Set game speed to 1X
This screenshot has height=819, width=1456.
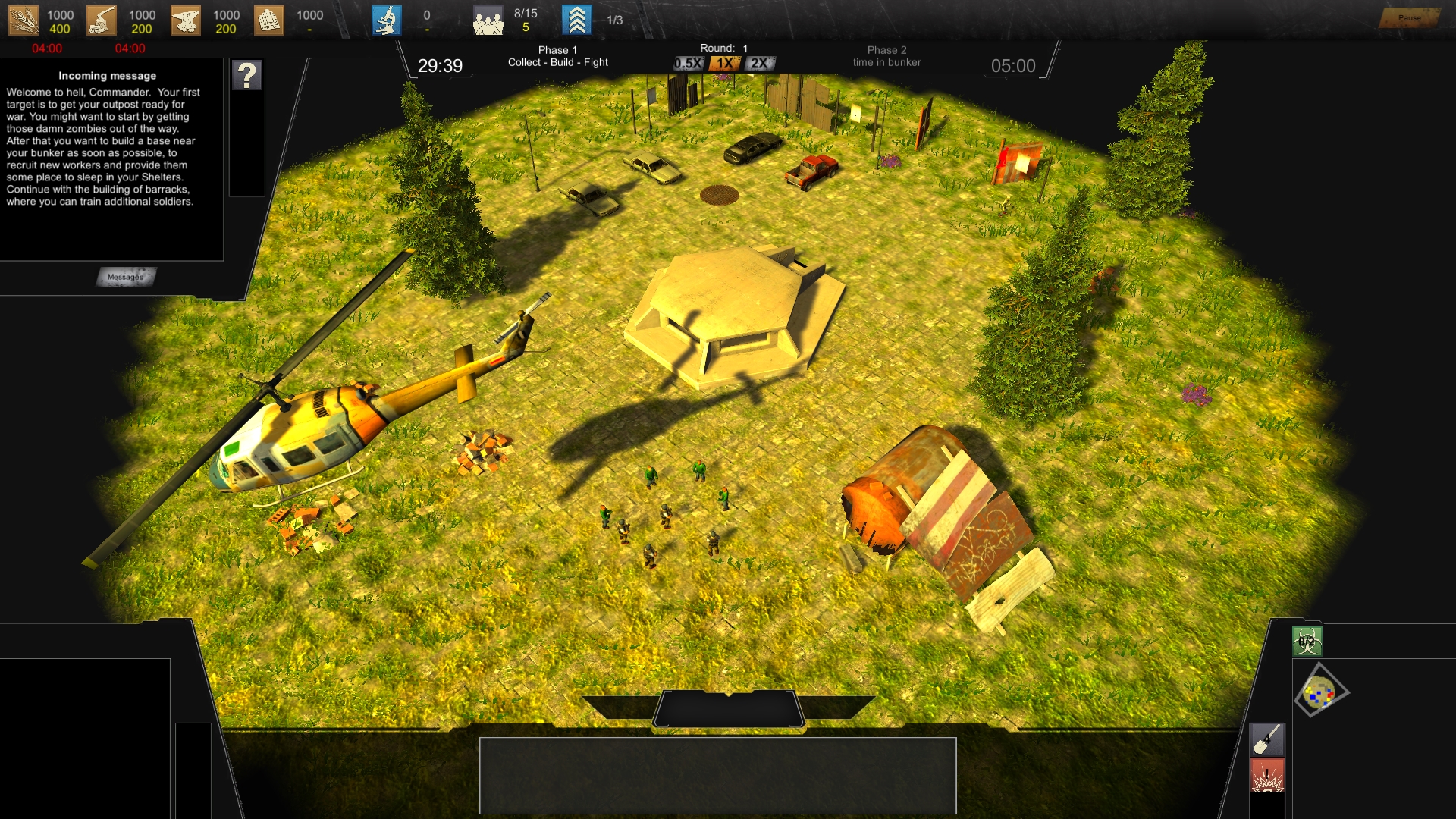[x=725, y=64]
